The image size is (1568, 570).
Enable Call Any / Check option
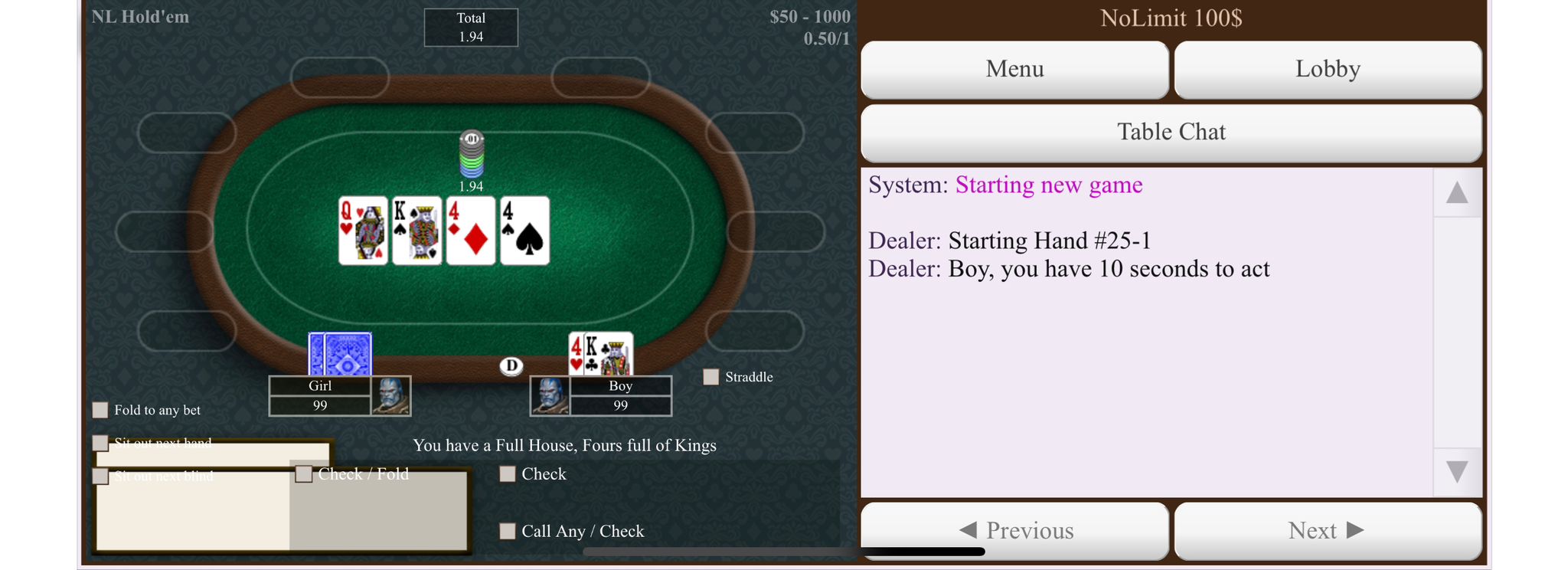[x=507, y=531]
